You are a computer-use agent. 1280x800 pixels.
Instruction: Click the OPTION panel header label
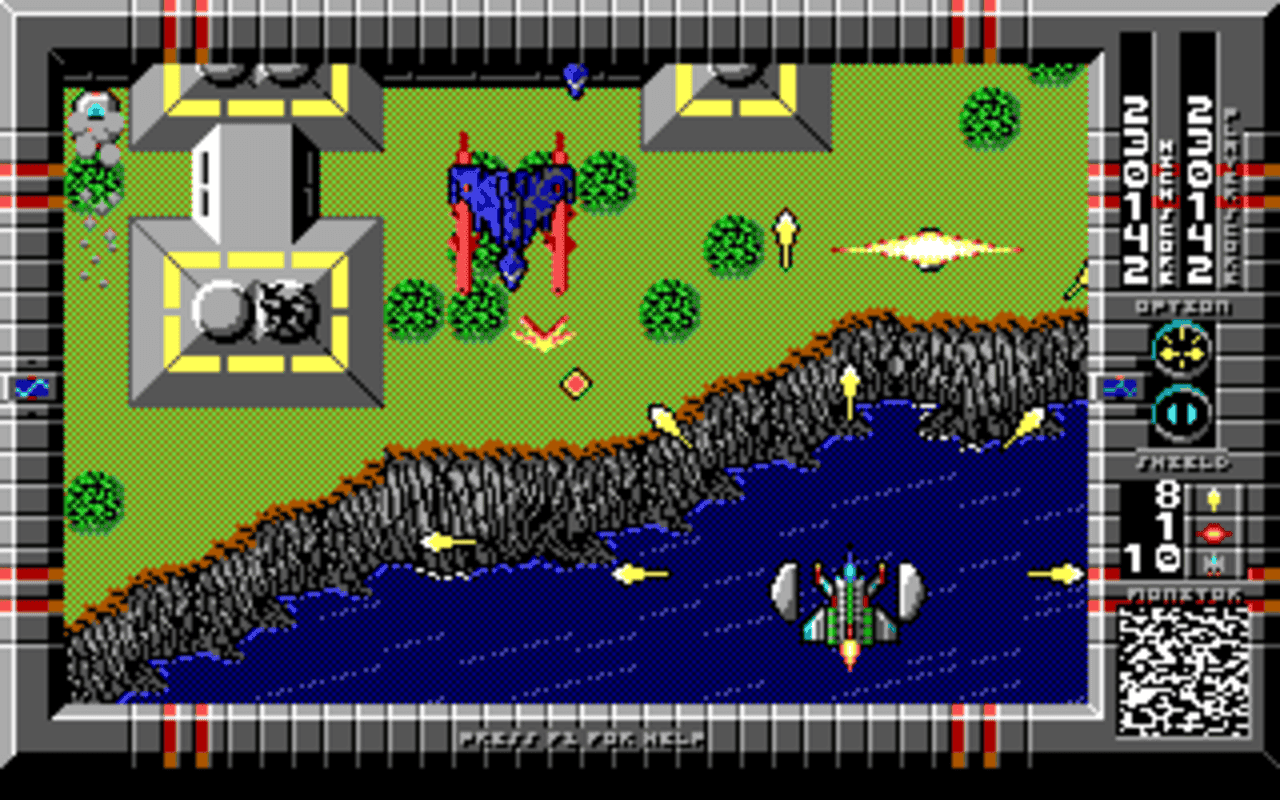pos(1182,308)
